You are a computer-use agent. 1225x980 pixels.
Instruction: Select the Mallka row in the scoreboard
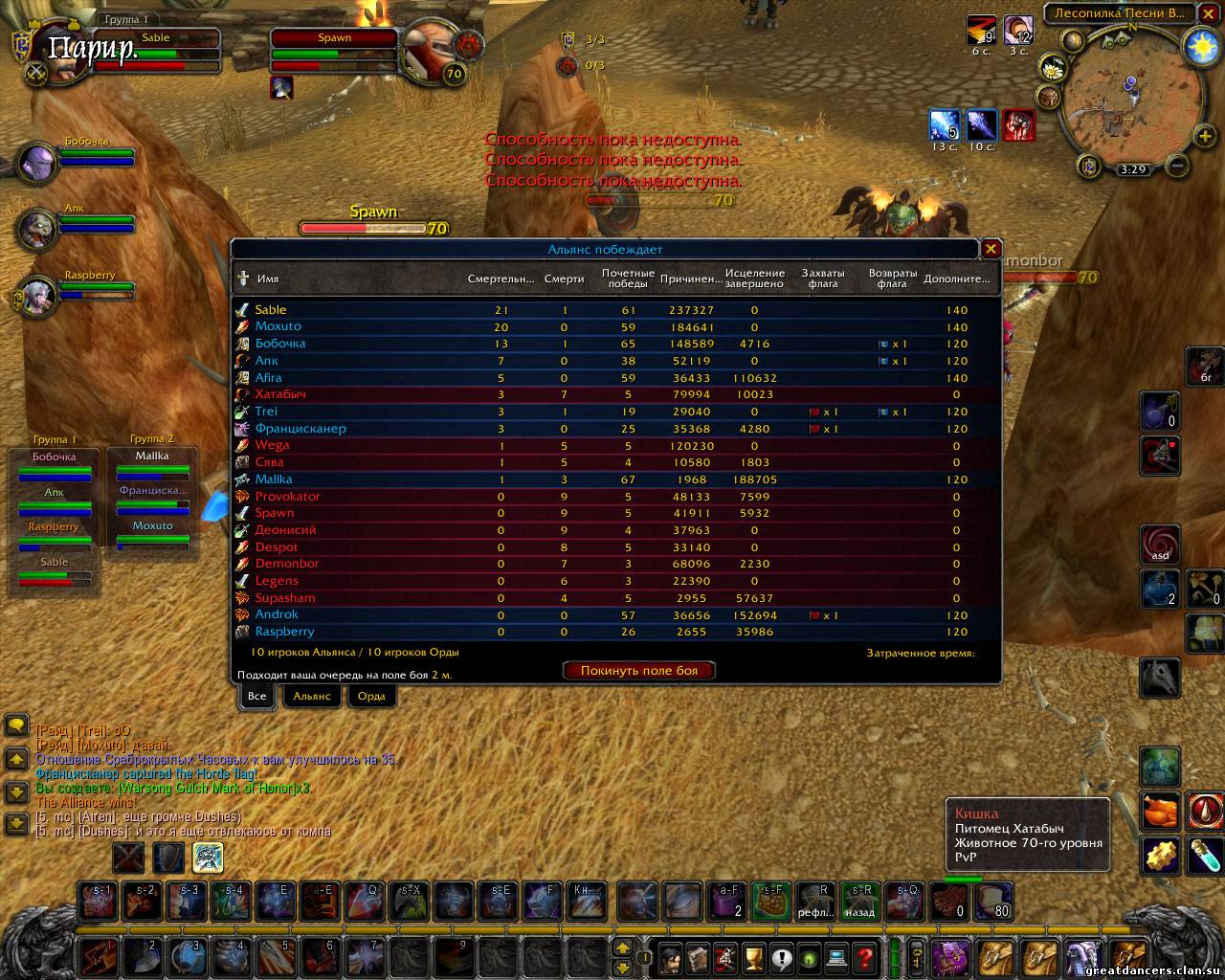(x=274, y=479)
